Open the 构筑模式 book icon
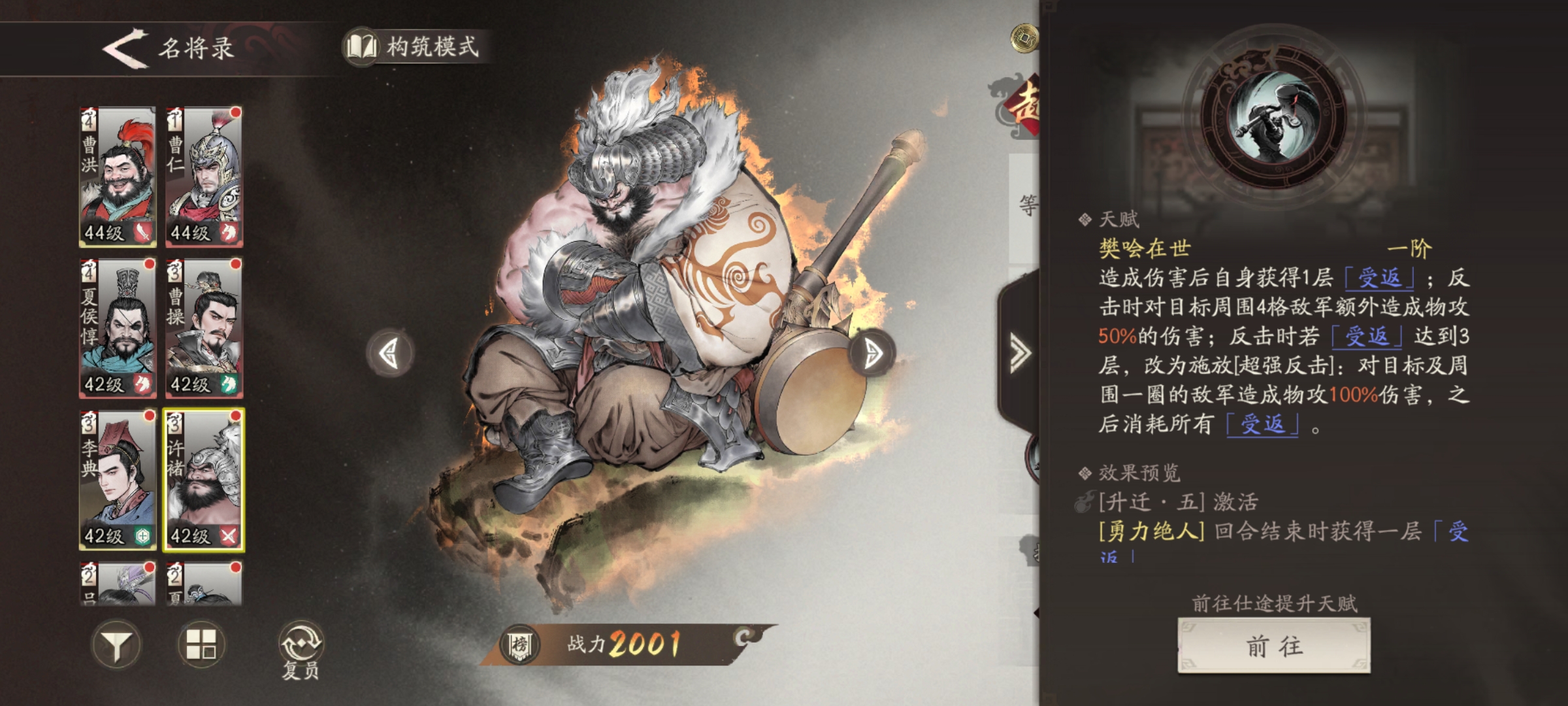 pos(363,46)
